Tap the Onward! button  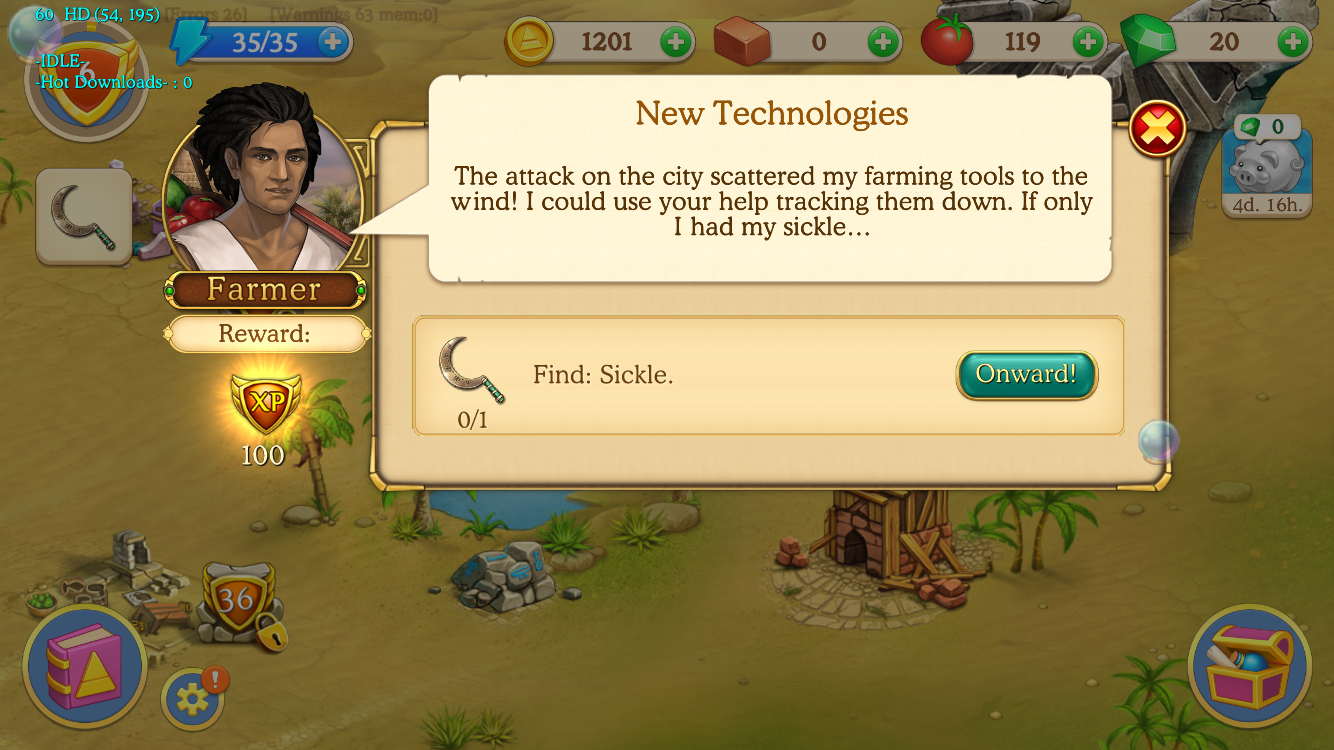pyautogui.click(x=1026, y=375)
